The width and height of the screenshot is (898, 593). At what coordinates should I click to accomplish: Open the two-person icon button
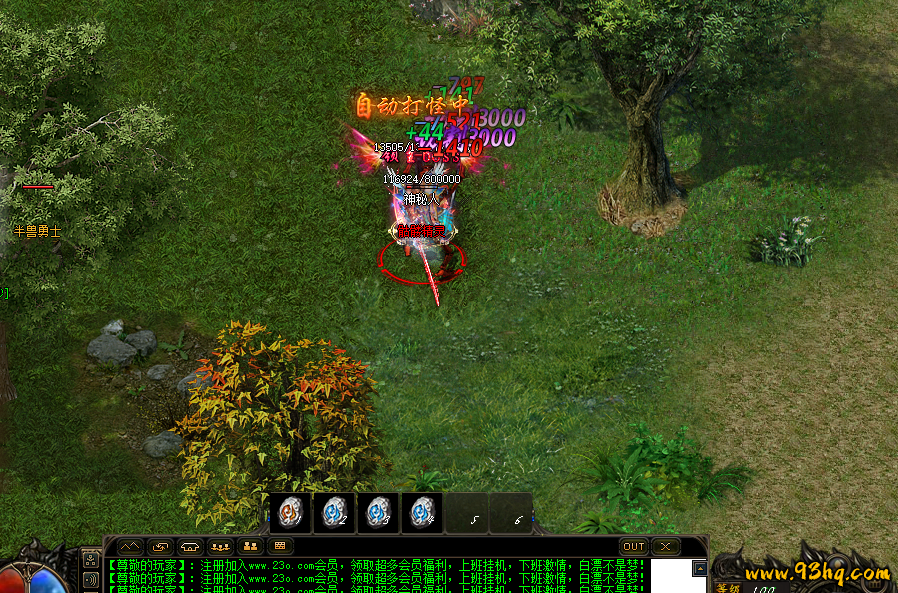click(250, 547)
